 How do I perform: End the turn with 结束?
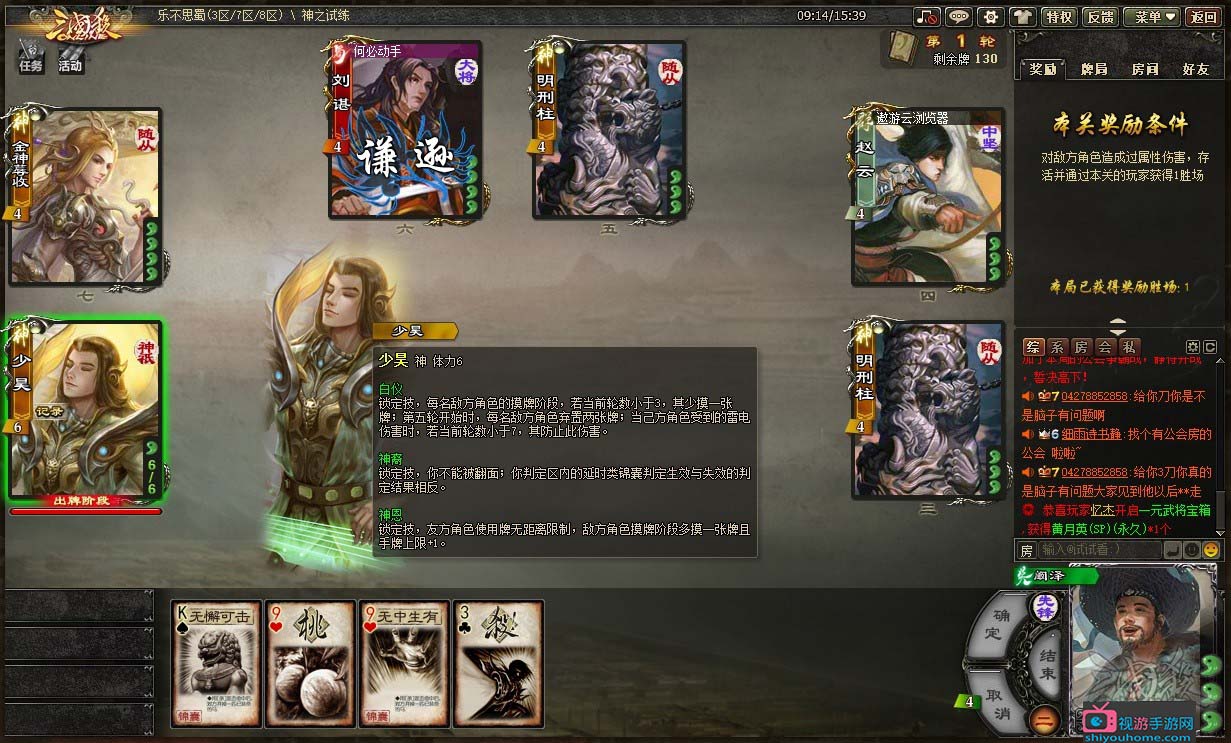click(1047, 663)
